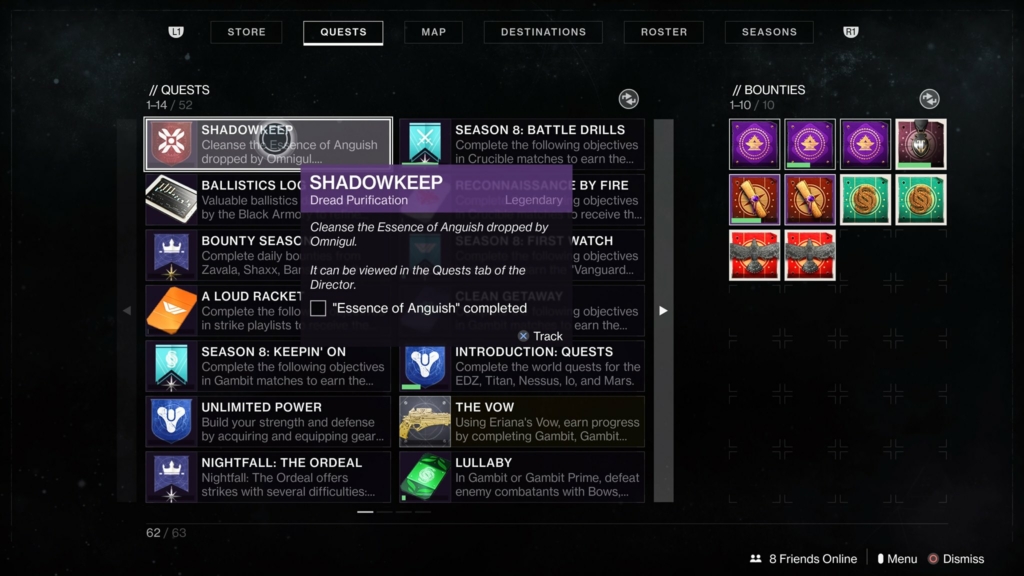Open the Roster tab

tap(664, 32)
